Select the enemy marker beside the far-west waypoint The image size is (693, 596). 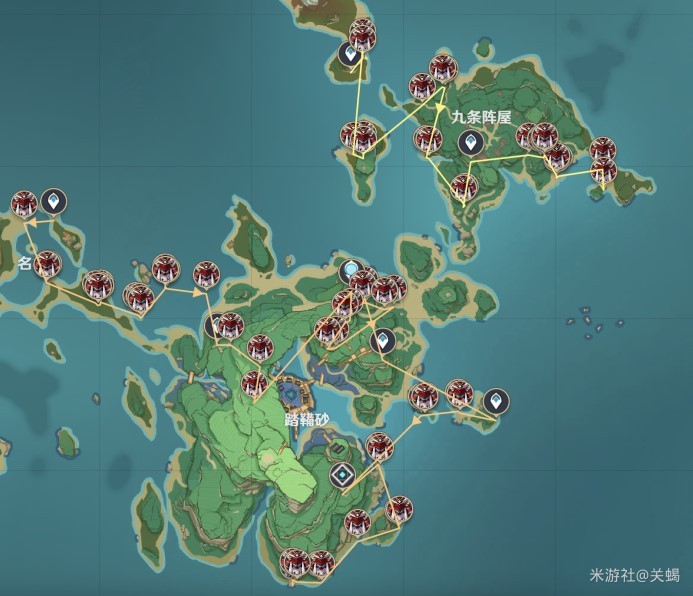coord(24,204)
